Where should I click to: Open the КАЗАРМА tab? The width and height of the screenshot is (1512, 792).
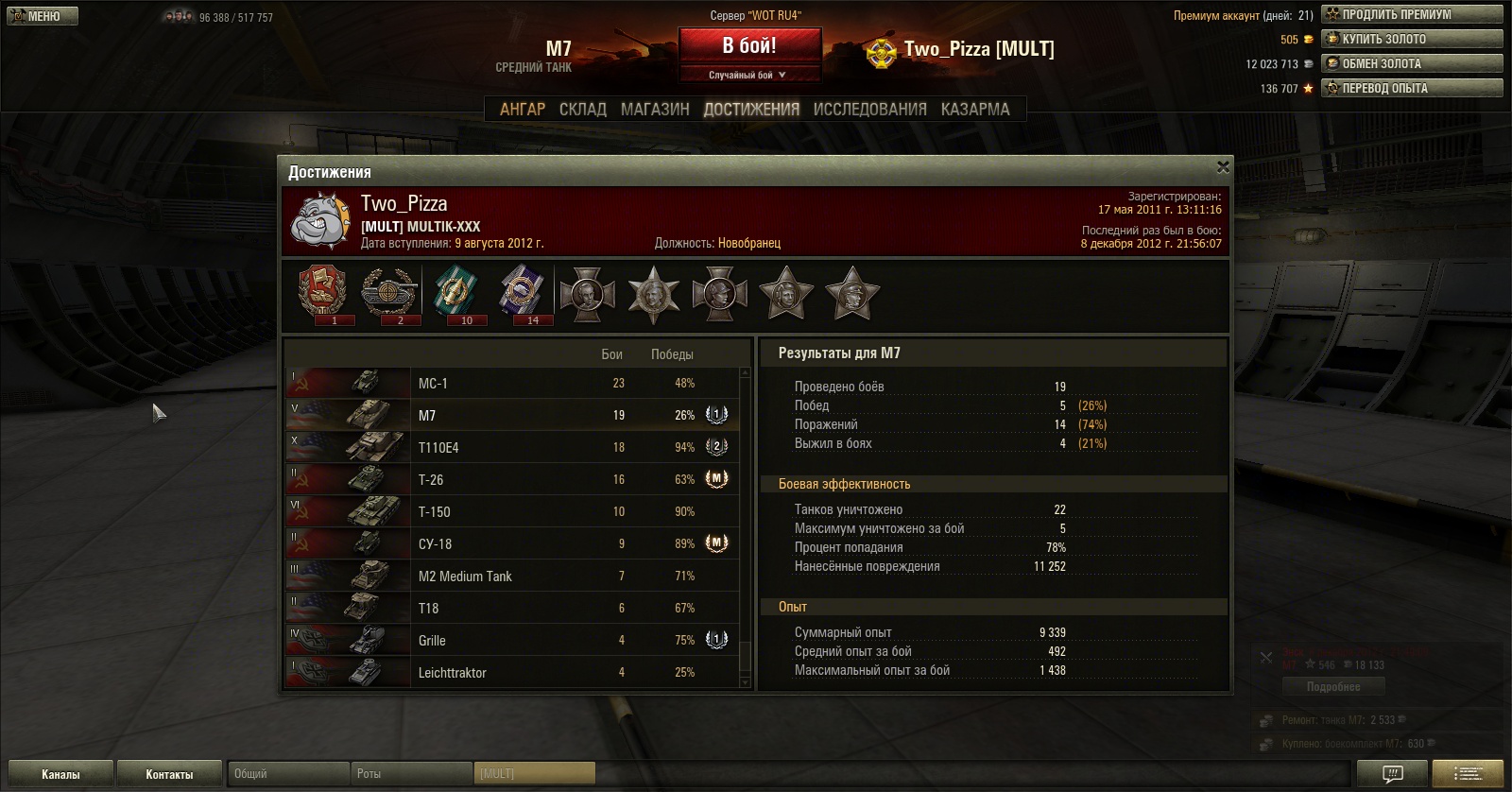[x=975, y=110]
